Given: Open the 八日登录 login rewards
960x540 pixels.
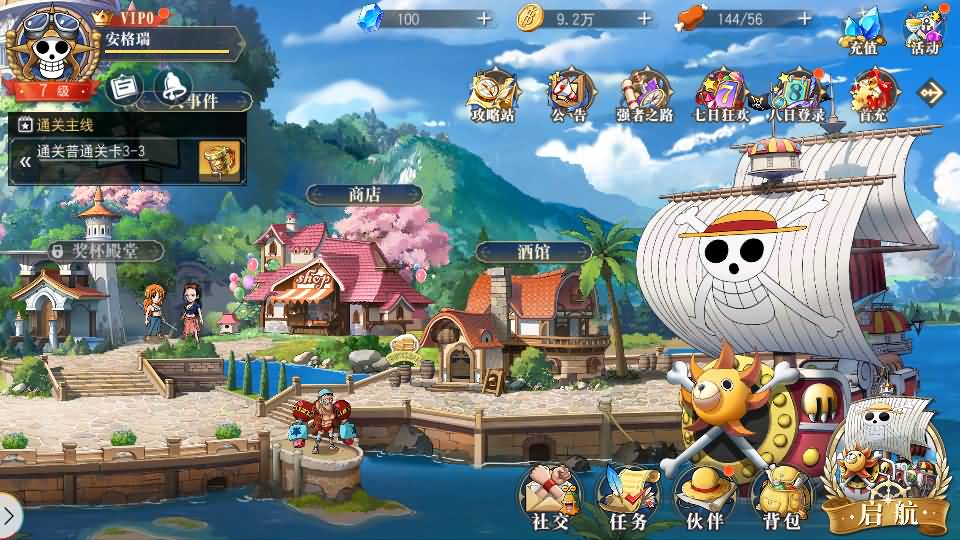Looking at the screenshot, I should [796, 94].
